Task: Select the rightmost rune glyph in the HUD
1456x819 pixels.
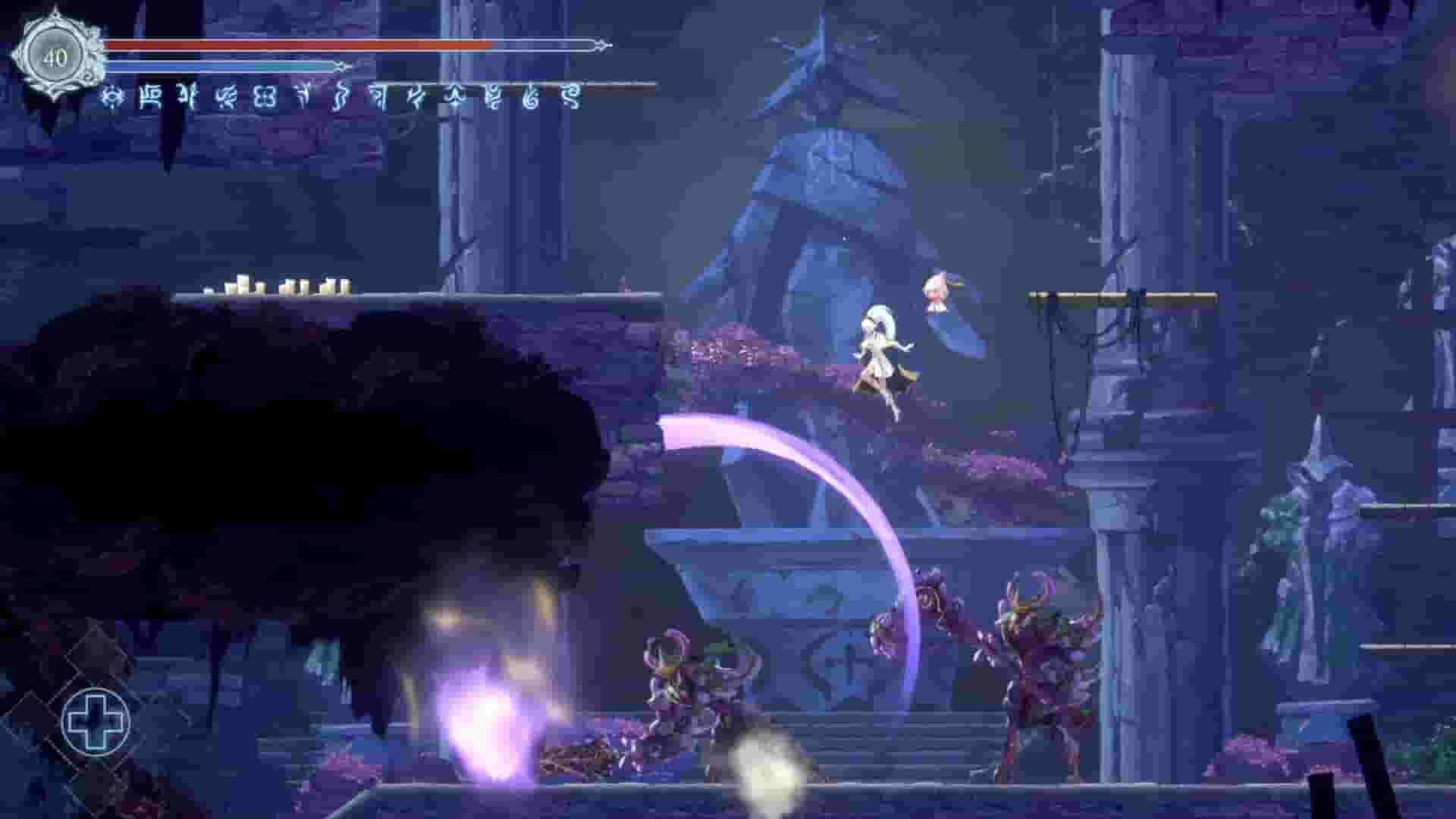Action: [x=567, y=97]
